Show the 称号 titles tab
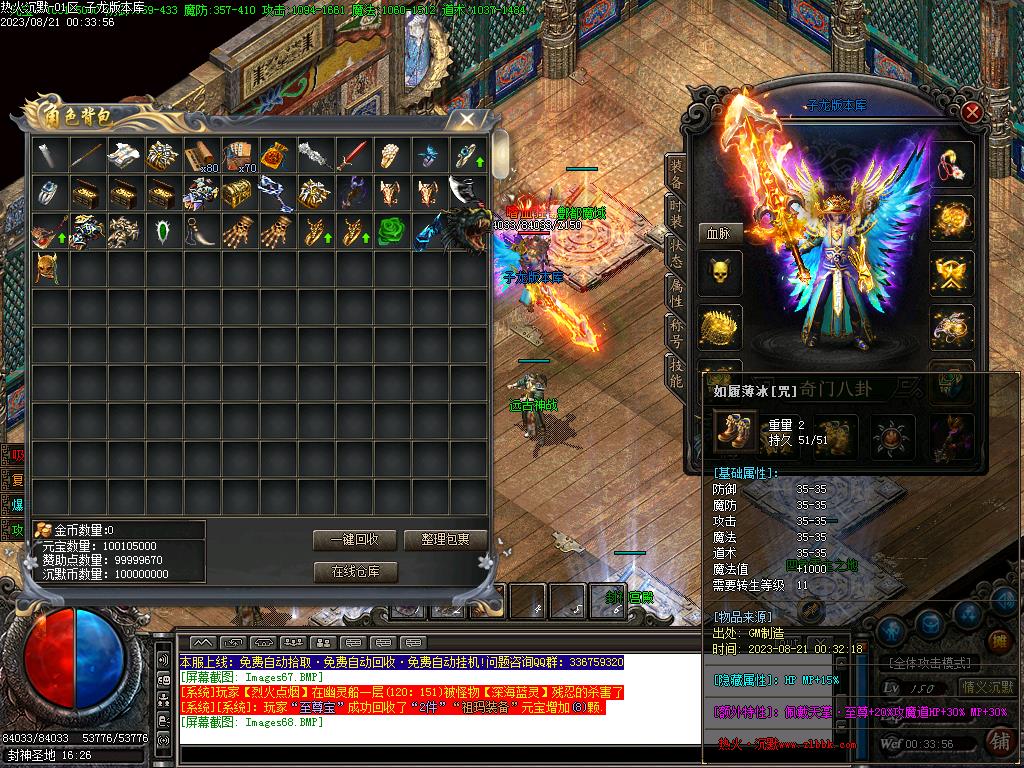 tap(677, 334)
